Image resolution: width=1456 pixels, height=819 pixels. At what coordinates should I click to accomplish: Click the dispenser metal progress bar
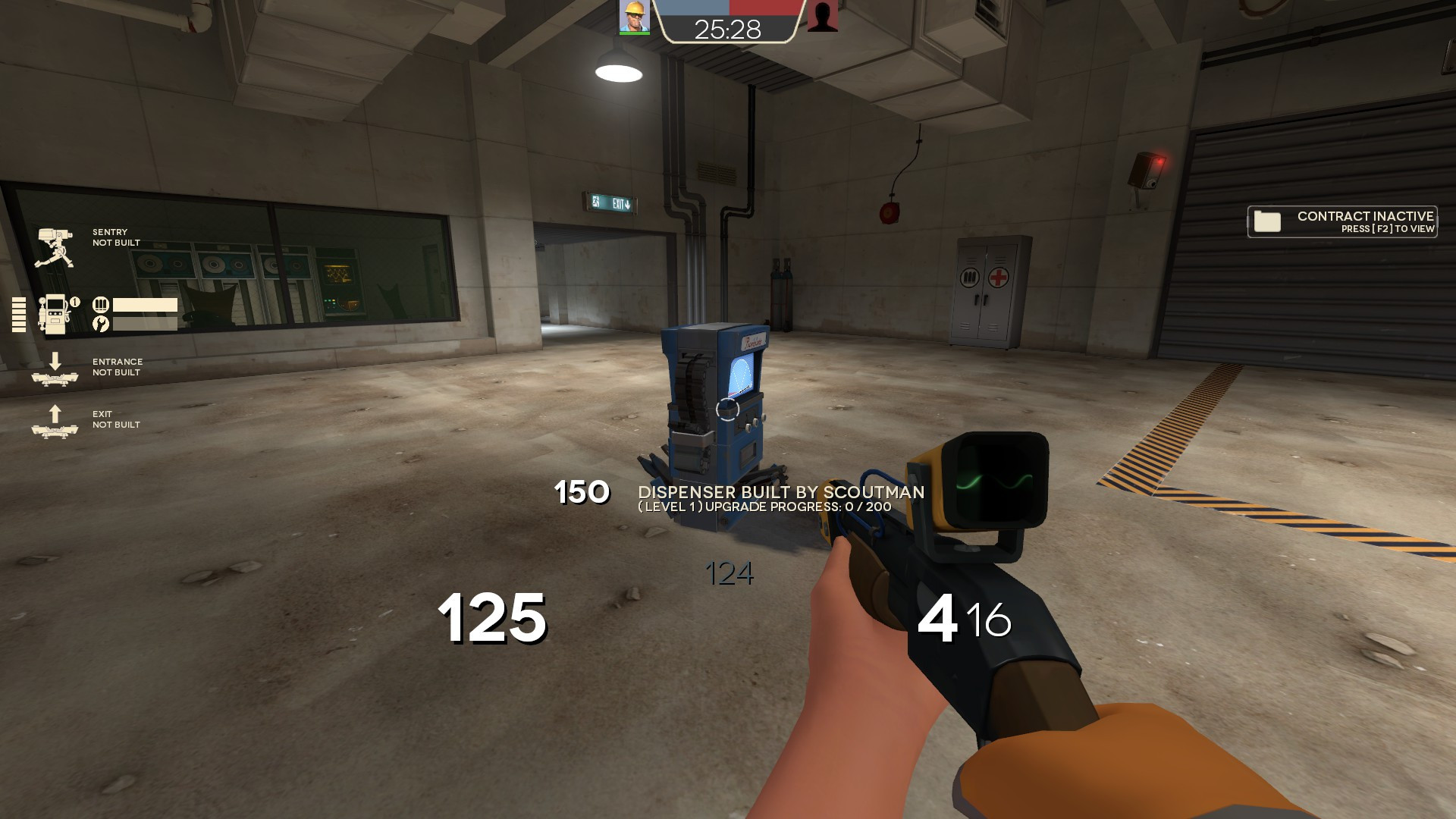click(x=144, y=304)
